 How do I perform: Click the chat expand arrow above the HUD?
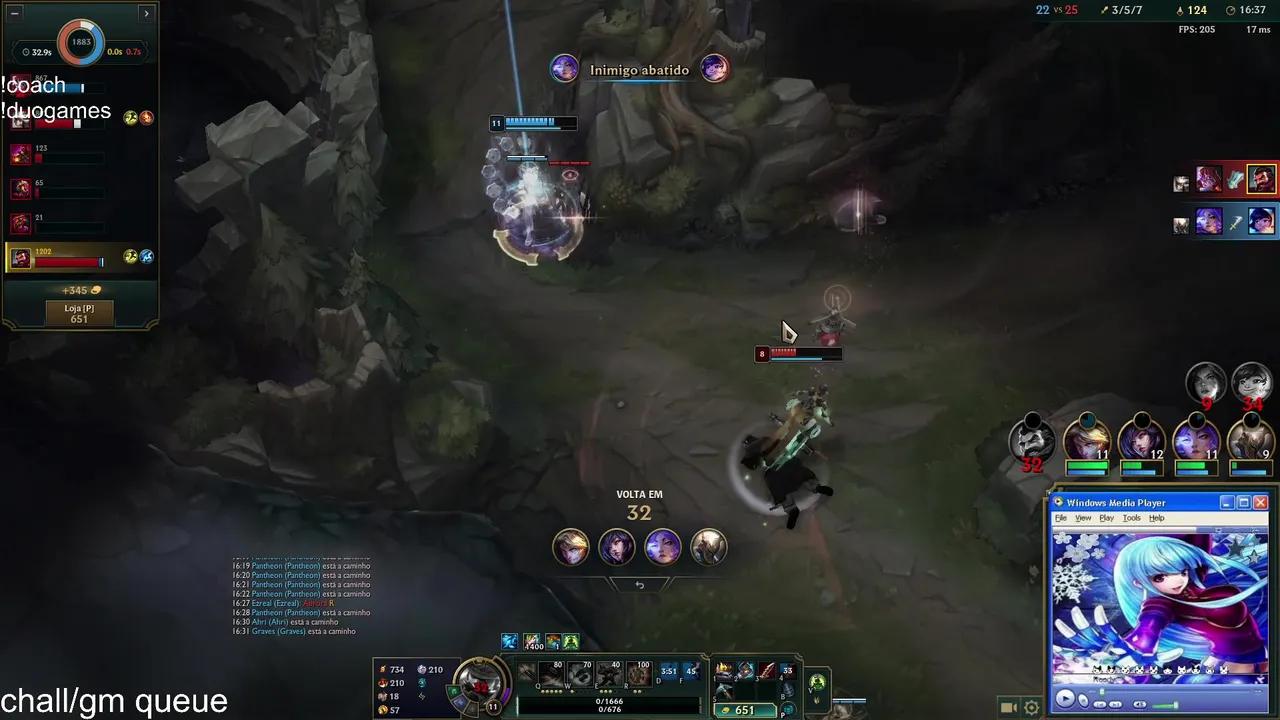pyautogui.click(x=640, y=585)
